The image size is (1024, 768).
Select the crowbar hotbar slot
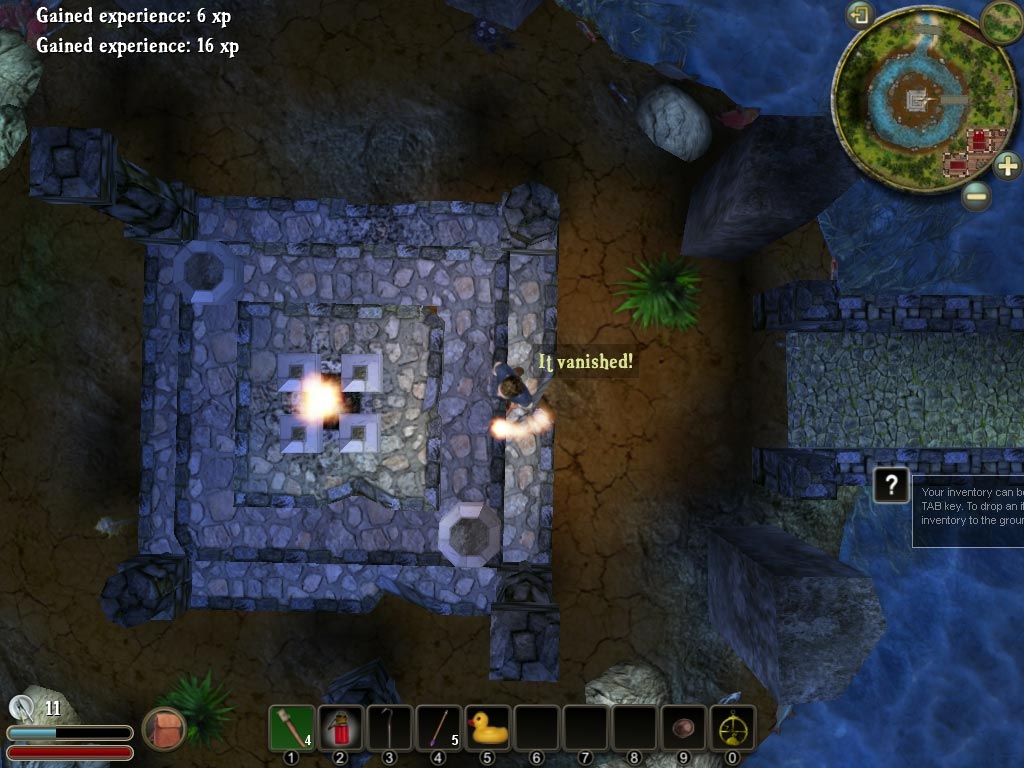point(390,727)
